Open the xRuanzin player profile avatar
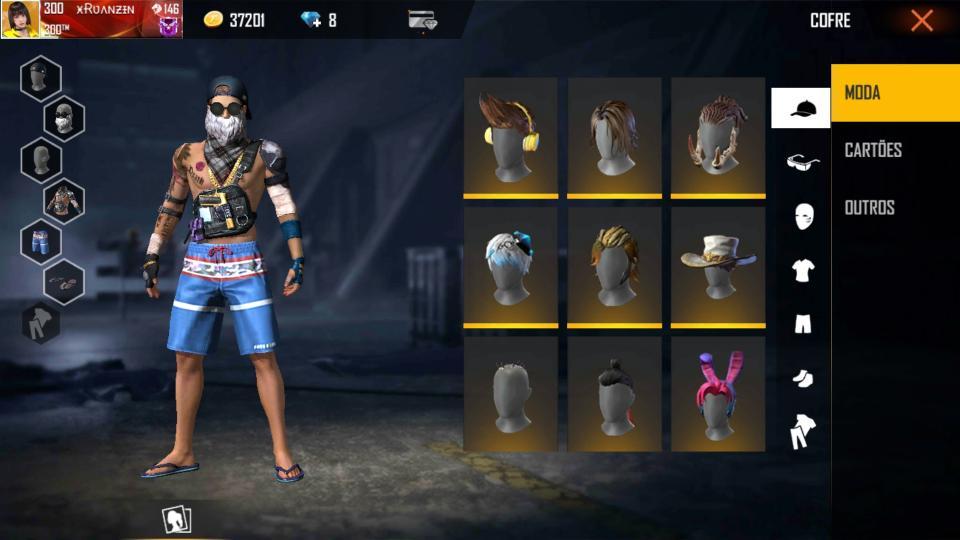This screenshot has width=960, height=540. [21, 19]
